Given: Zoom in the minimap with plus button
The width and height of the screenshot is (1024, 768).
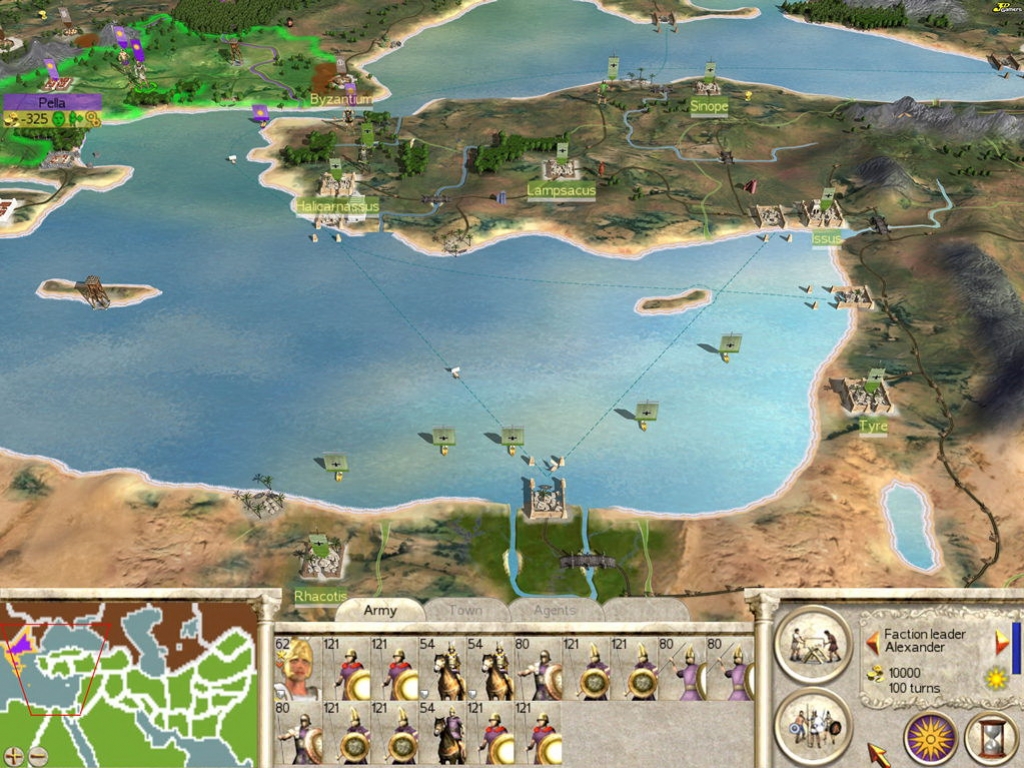Looking at the screenshot, I should (14, 754).
